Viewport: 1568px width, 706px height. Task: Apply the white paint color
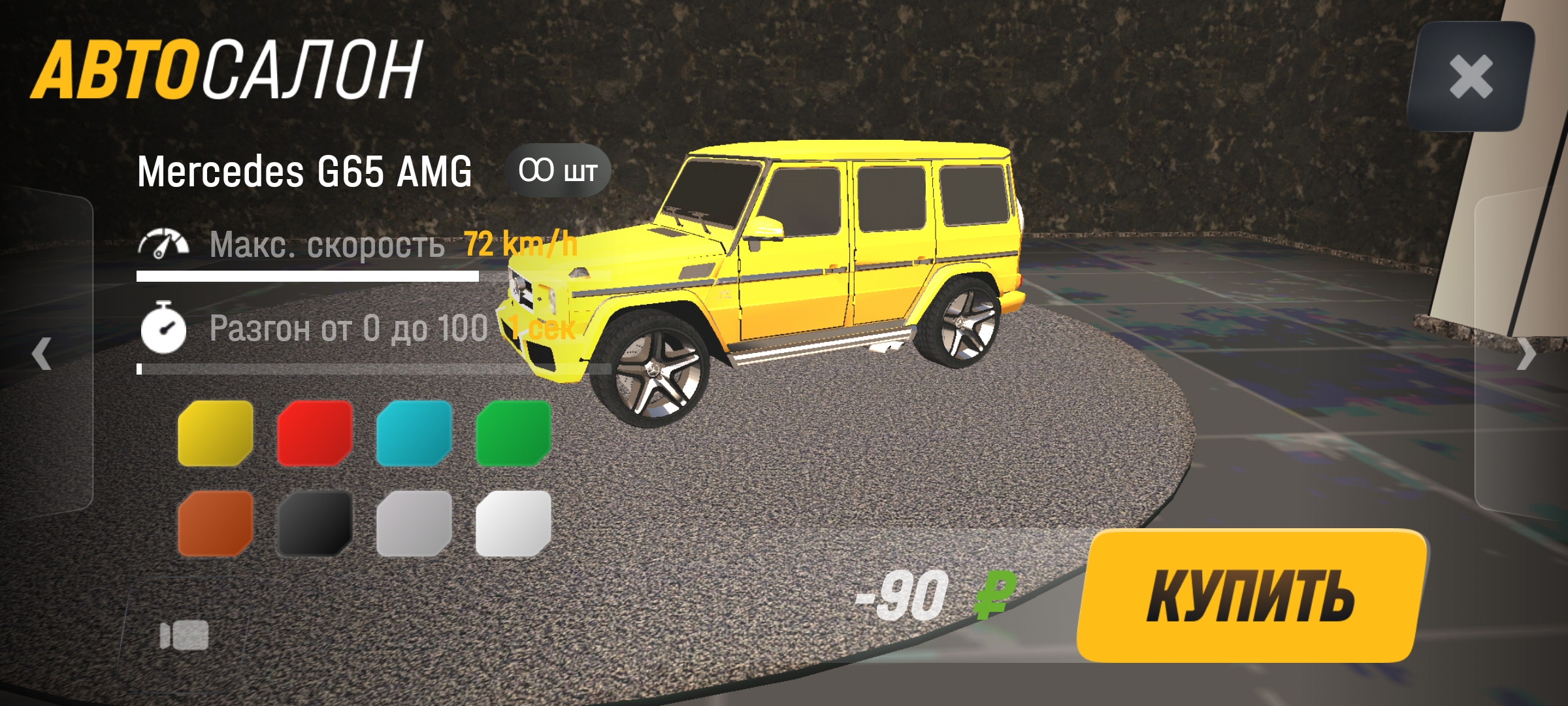coord(514,524)
